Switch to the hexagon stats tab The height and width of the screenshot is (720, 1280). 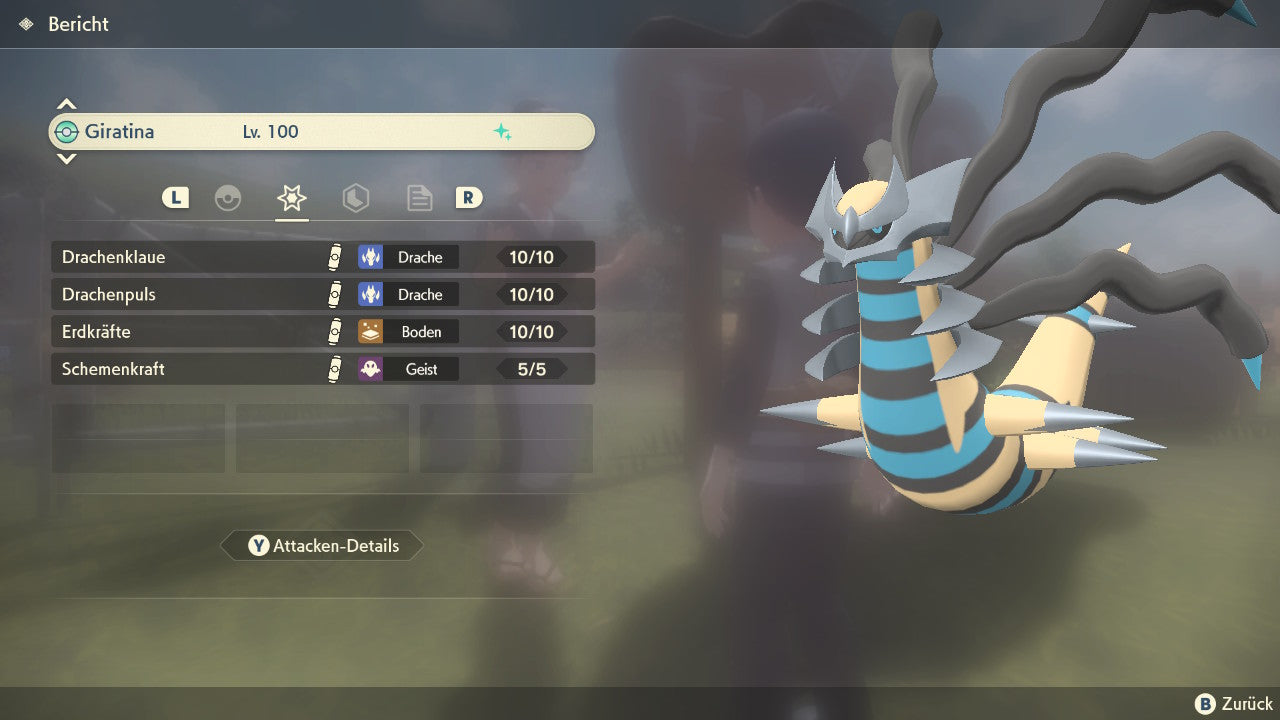[x=355, y=198]
